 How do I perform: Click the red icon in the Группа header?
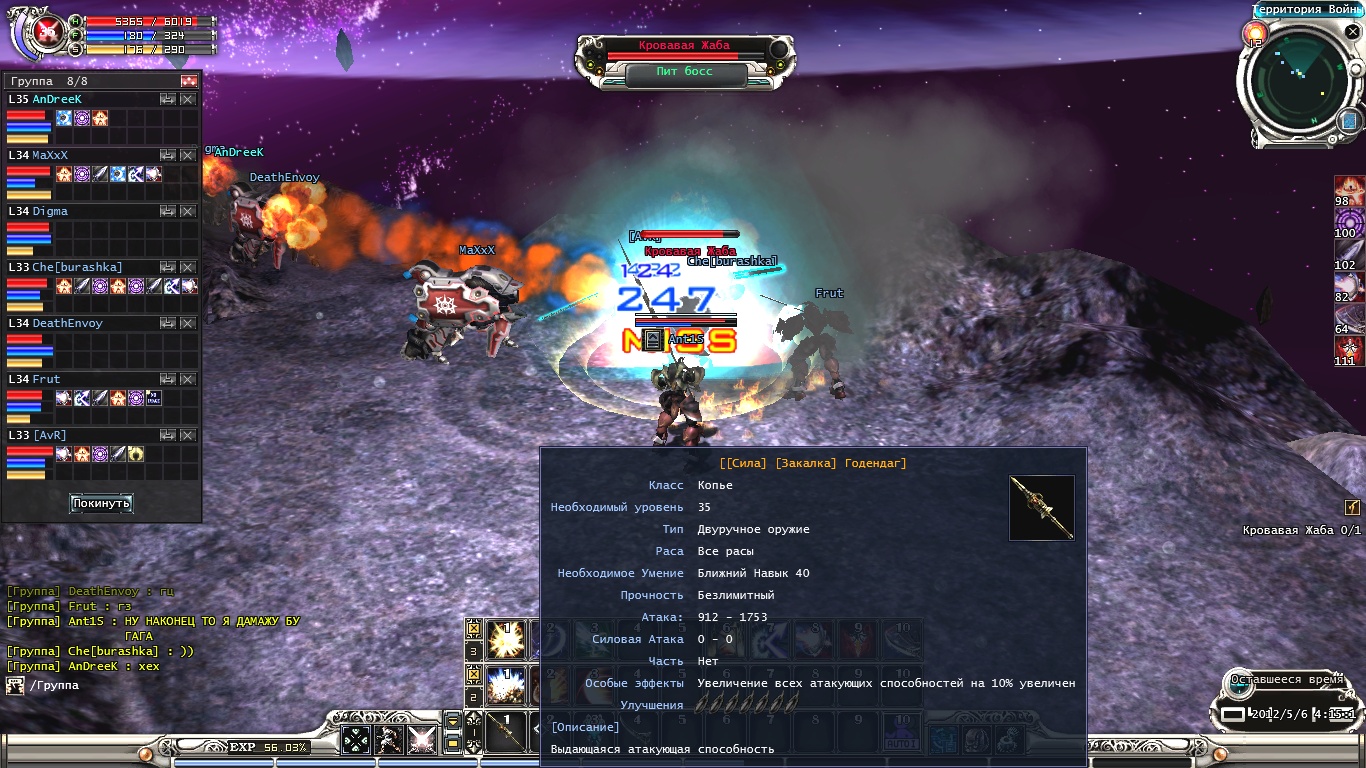[189, 81]
